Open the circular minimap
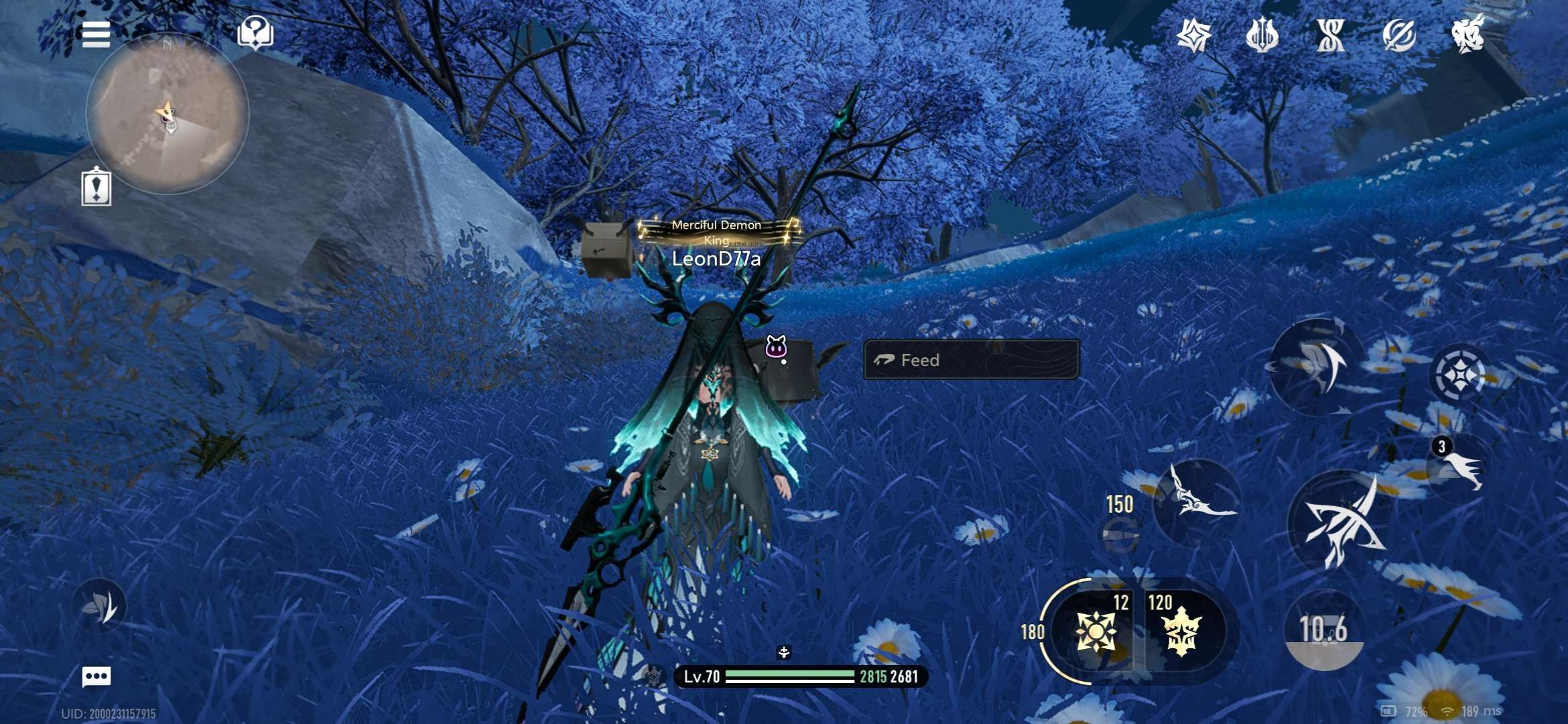Image resolution: width=1568 pixels, height=724 pixels. click(x=168, y=115)
